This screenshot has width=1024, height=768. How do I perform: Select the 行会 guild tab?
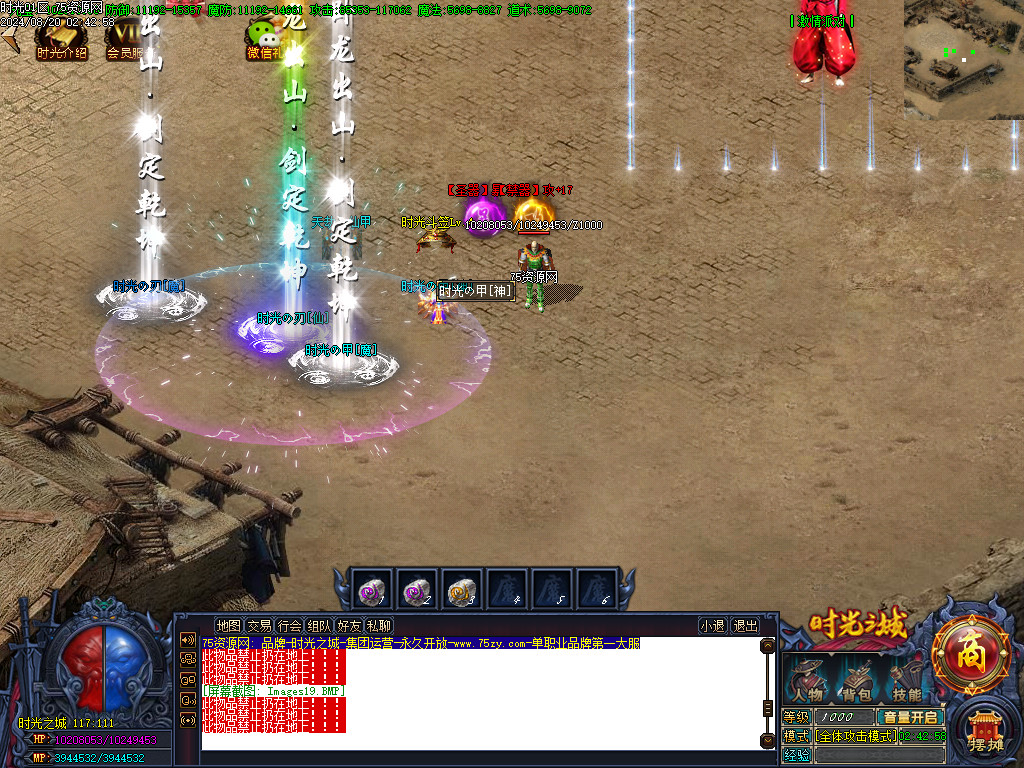289,626
